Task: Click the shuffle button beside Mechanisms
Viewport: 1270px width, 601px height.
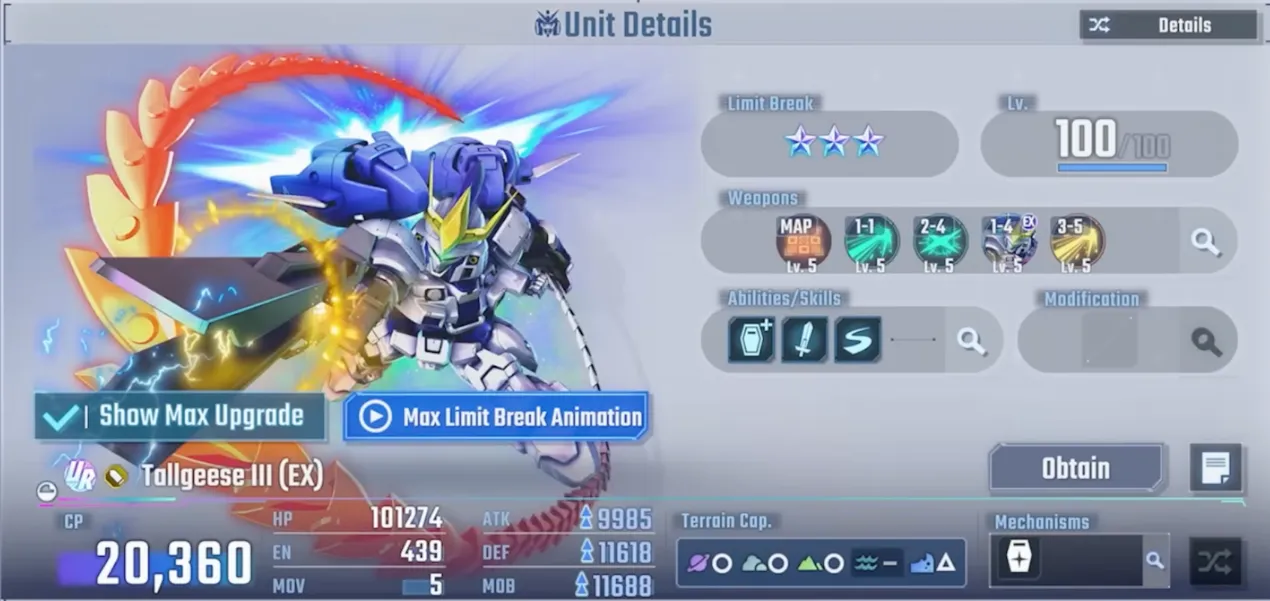Action: point(1215,561)
